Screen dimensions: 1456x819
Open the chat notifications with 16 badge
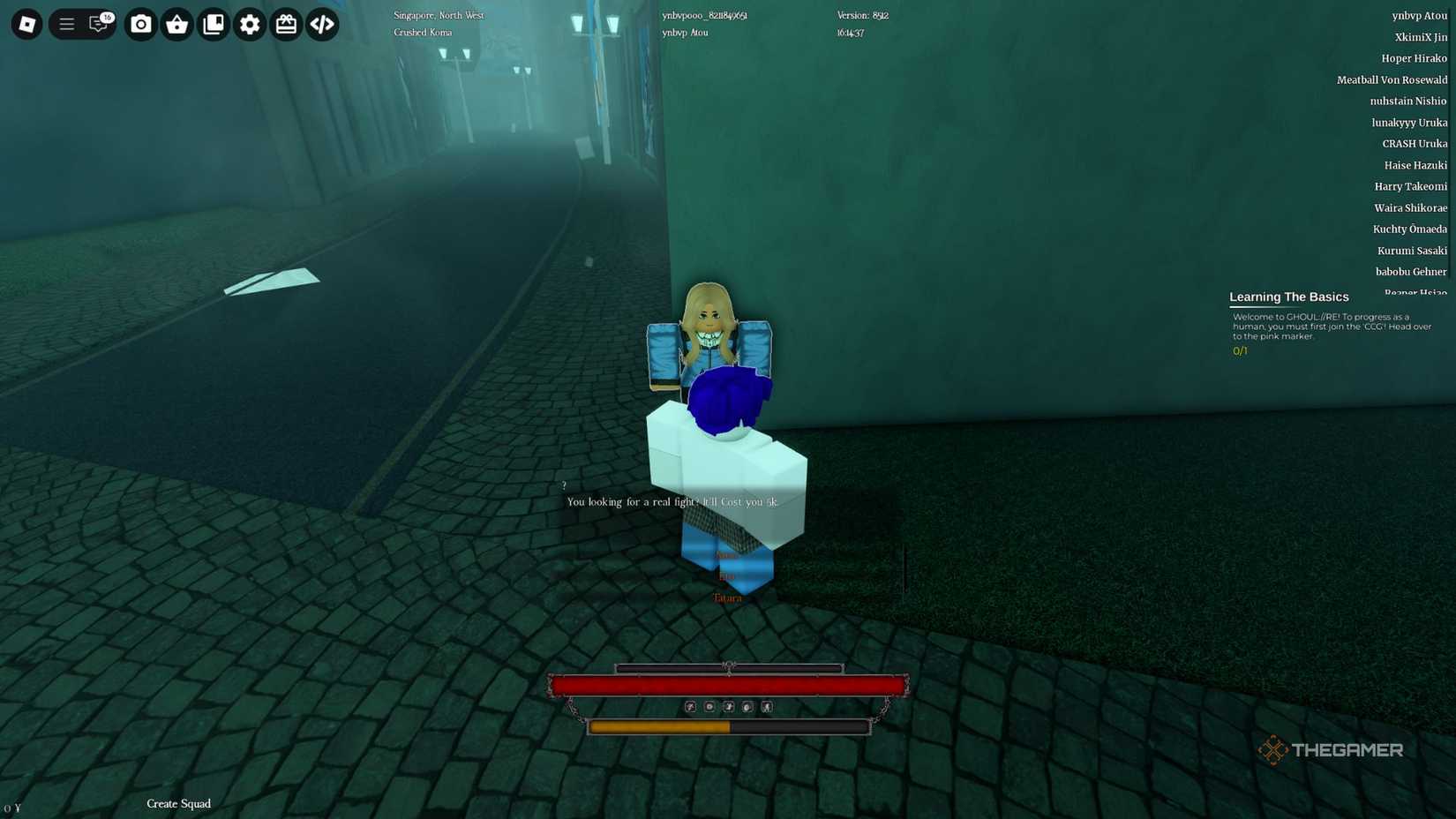tap(97, 24)
